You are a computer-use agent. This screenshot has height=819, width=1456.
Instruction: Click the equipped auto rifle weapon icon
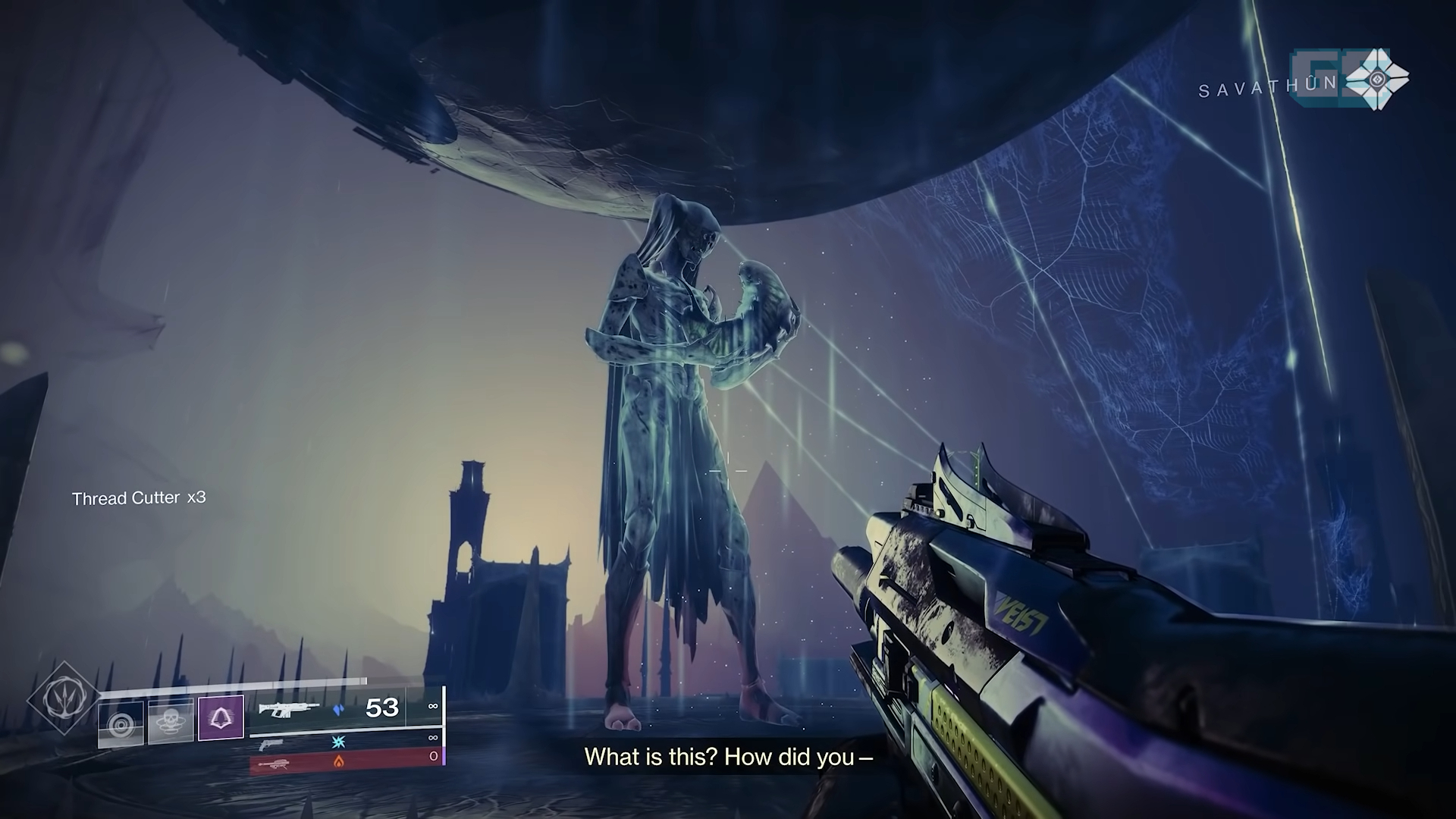[x=289, y=710]
